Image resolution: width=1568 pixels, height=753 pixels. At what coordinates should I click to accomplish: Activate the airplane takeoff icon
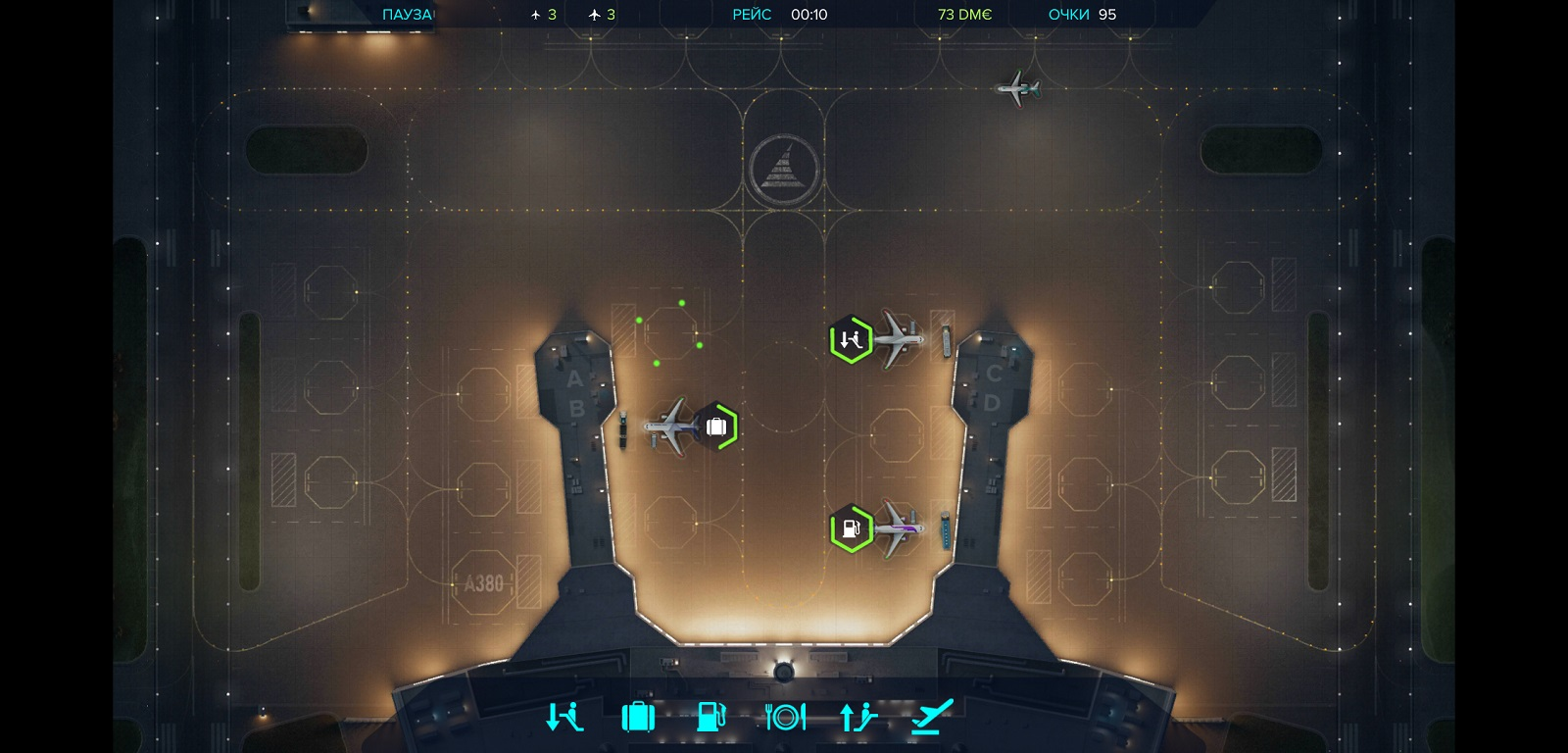(932, 717)
